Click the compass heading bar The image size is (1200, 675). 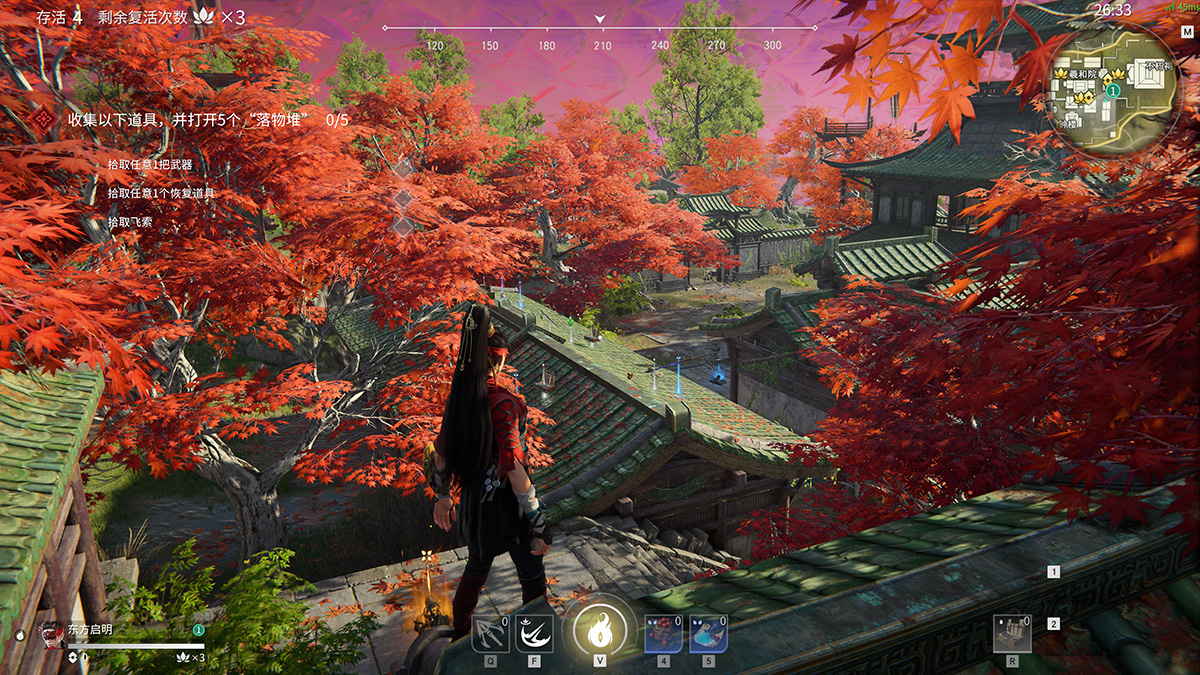(x=600, y=30)
